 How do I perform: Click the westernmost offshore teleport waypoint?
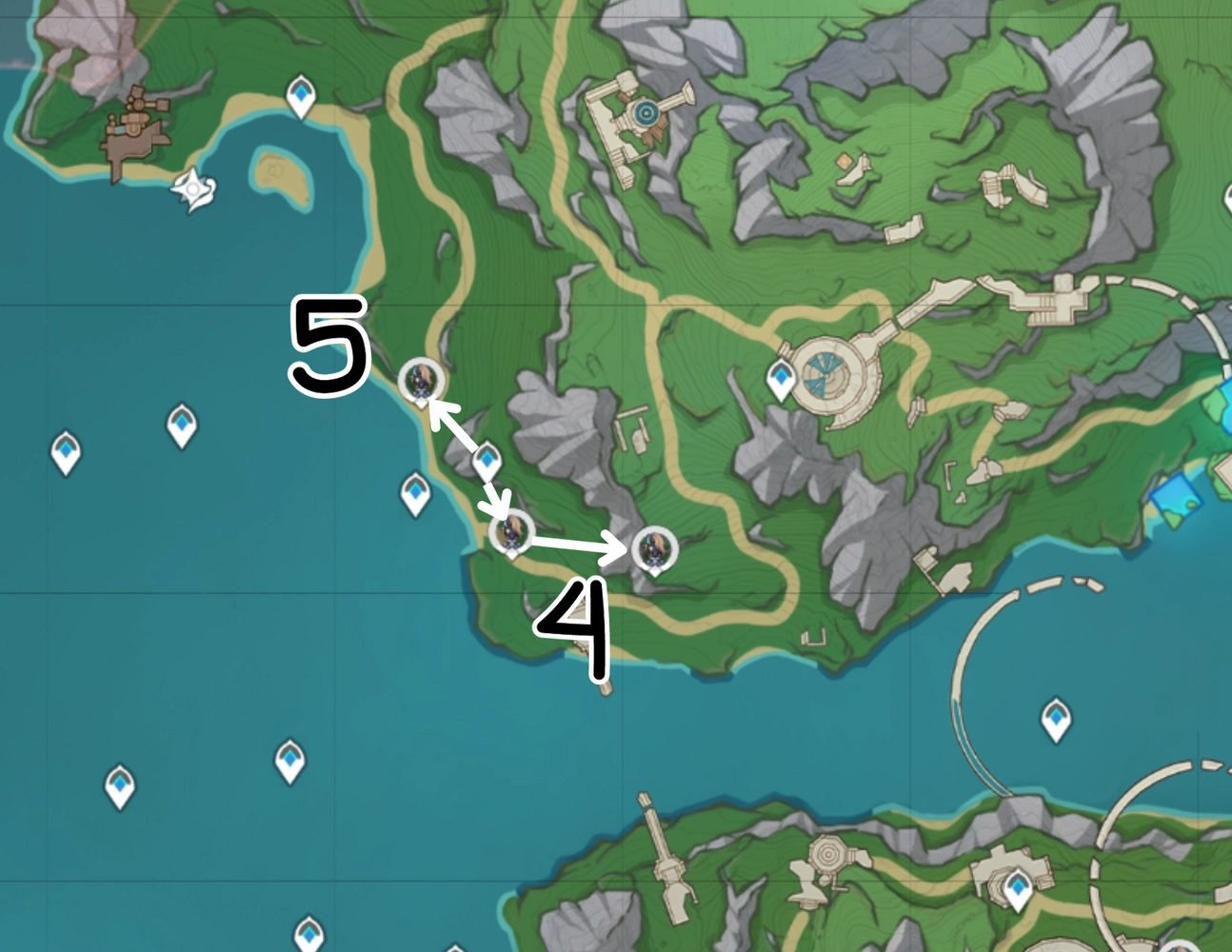[65, 449]
